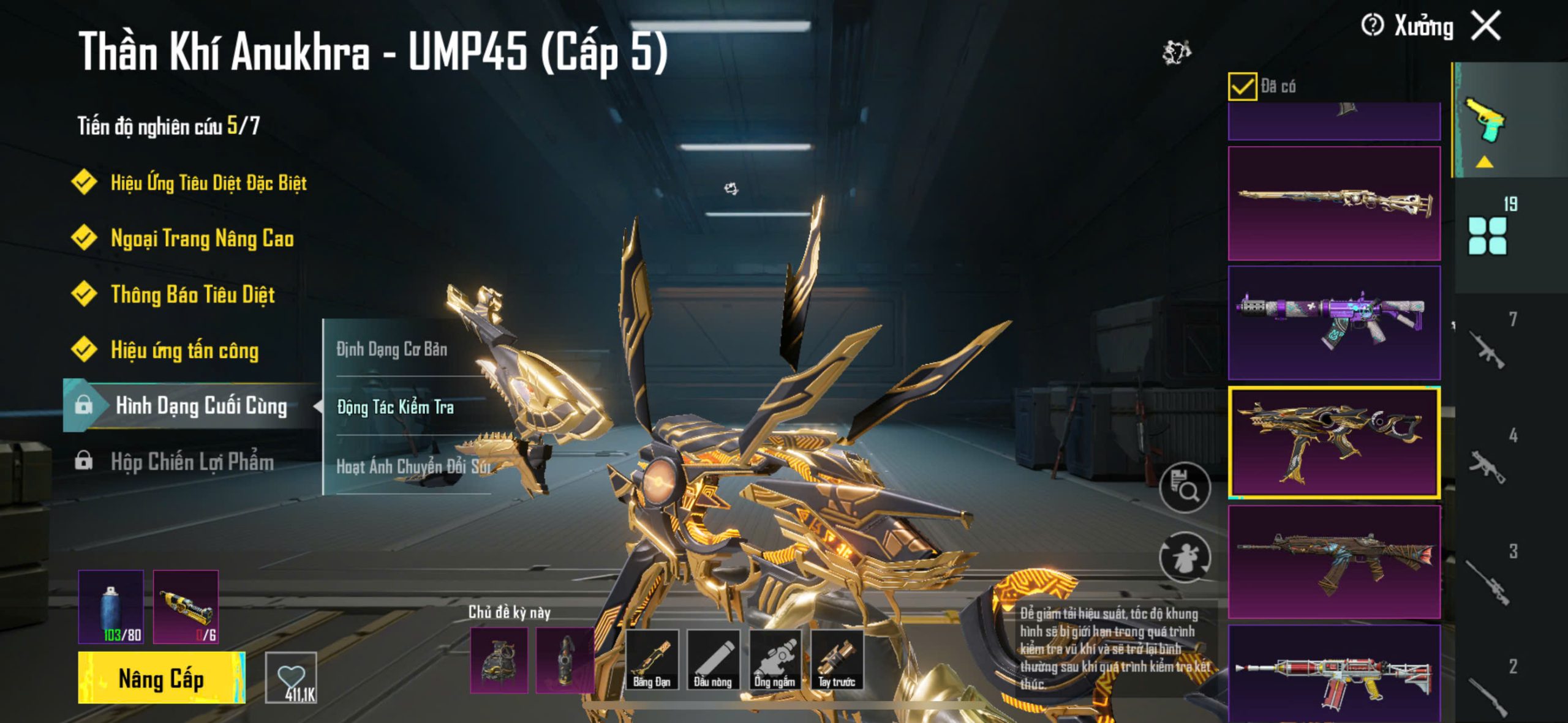Like the skin with the heart button
This screenshot has width=1568, height=723.
291,677
